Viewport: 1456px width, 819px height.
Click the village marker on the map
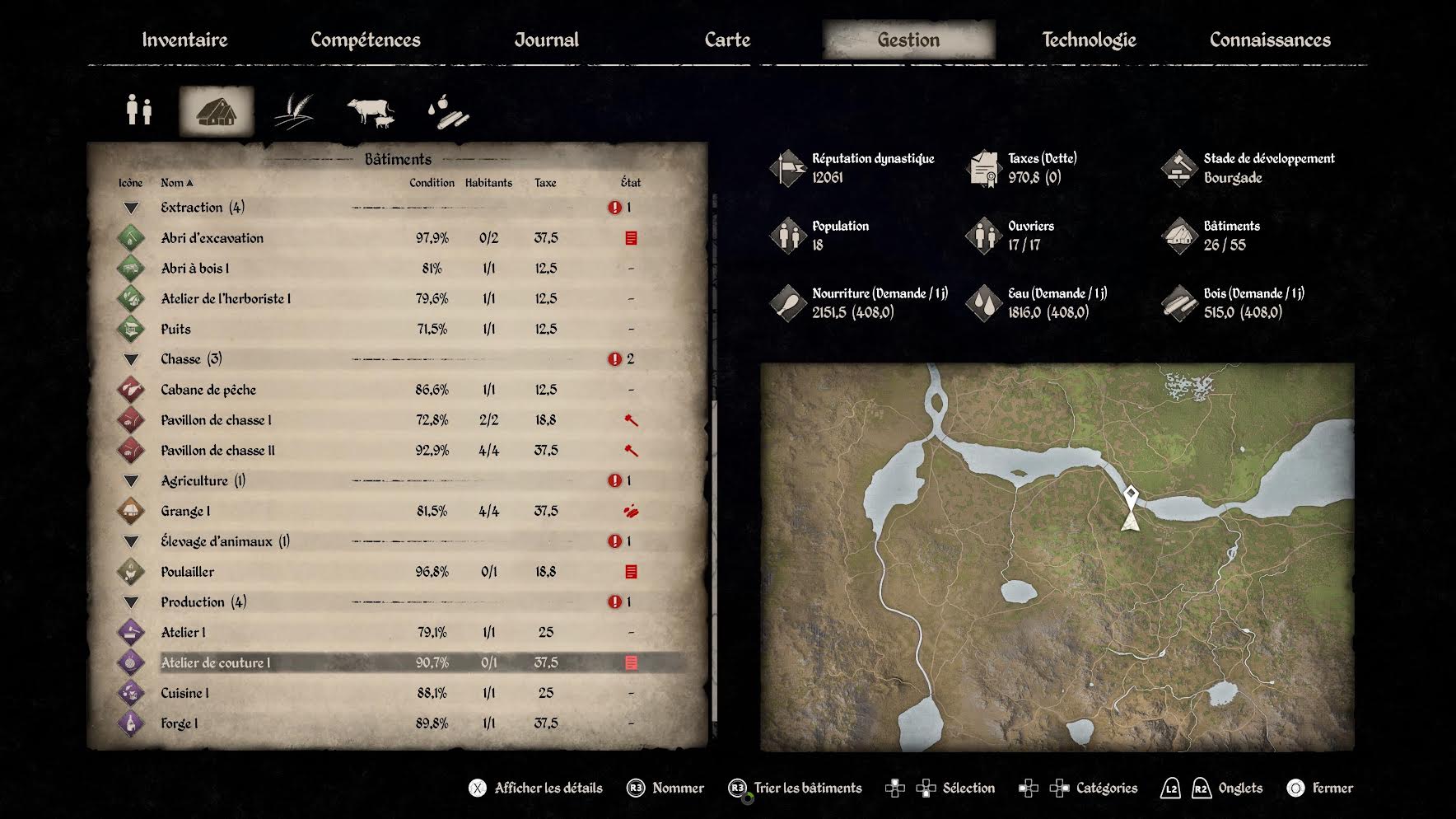[x=1132, y=495]
